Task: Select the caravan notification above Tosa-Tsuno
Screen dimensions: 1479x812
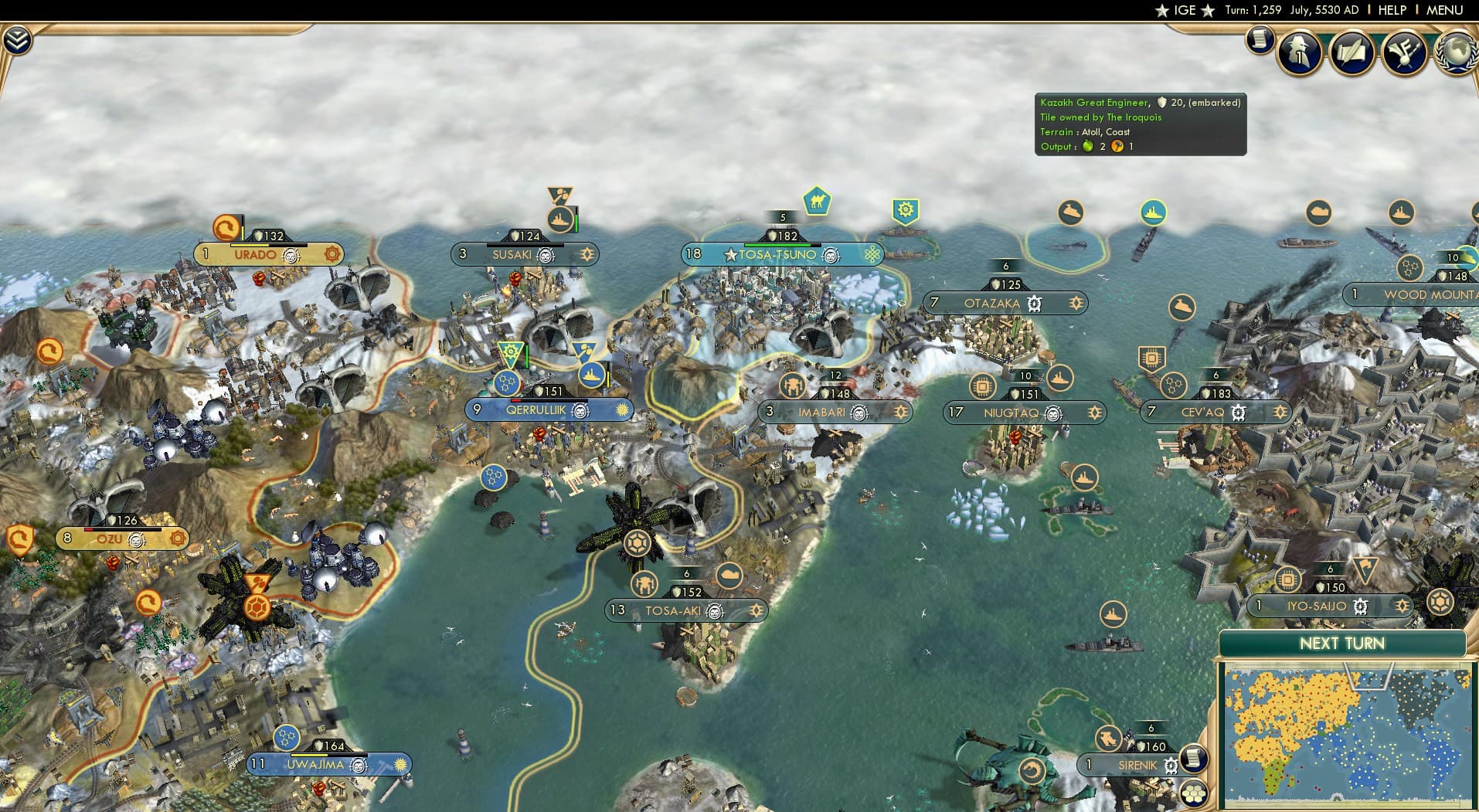Action: click(x=817, y=203)
